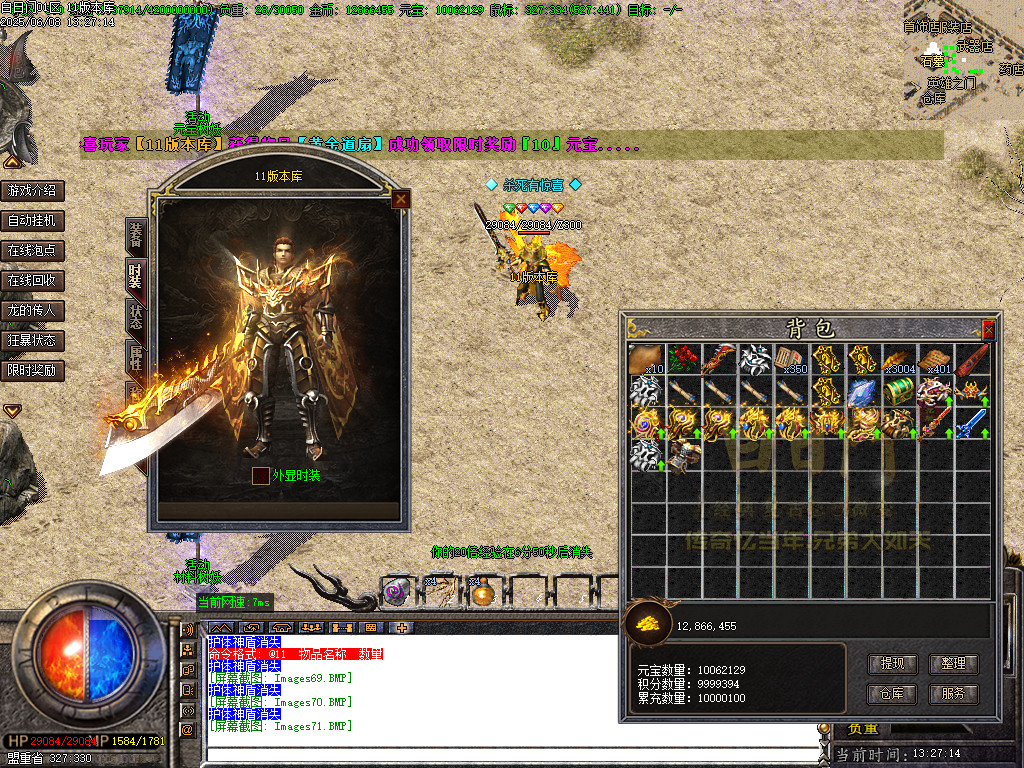
Task: Open the 仓库 warehouse from the backpack
Action: [x=892, y=693]
